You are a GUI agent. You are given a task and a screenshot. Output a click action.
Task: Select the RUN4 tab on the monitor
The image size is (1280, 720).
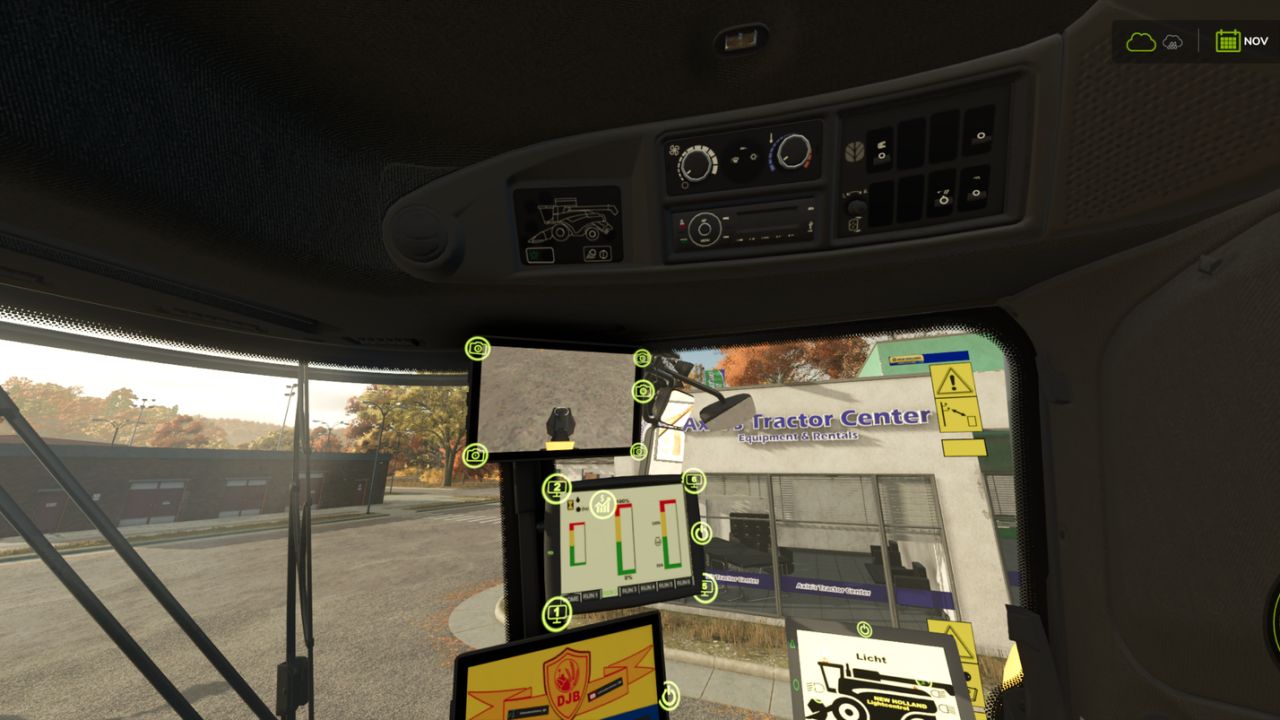(648, 588)
